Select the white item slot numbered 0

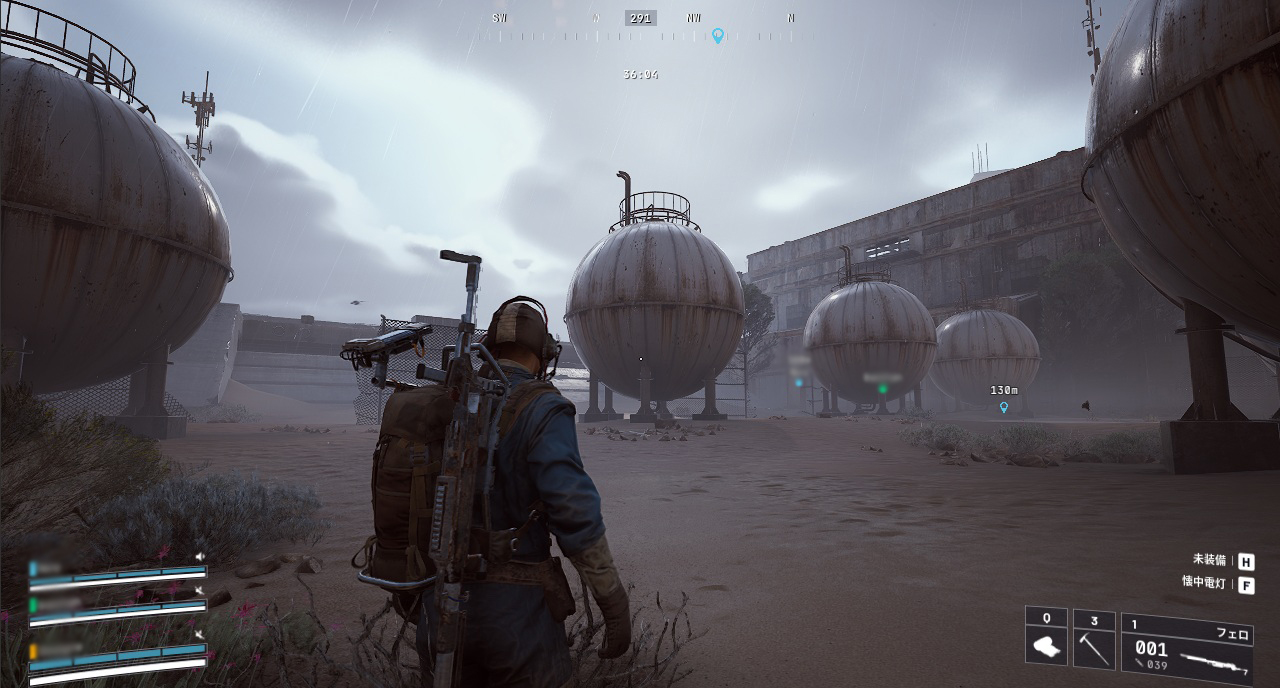(x=1046, y=638)
